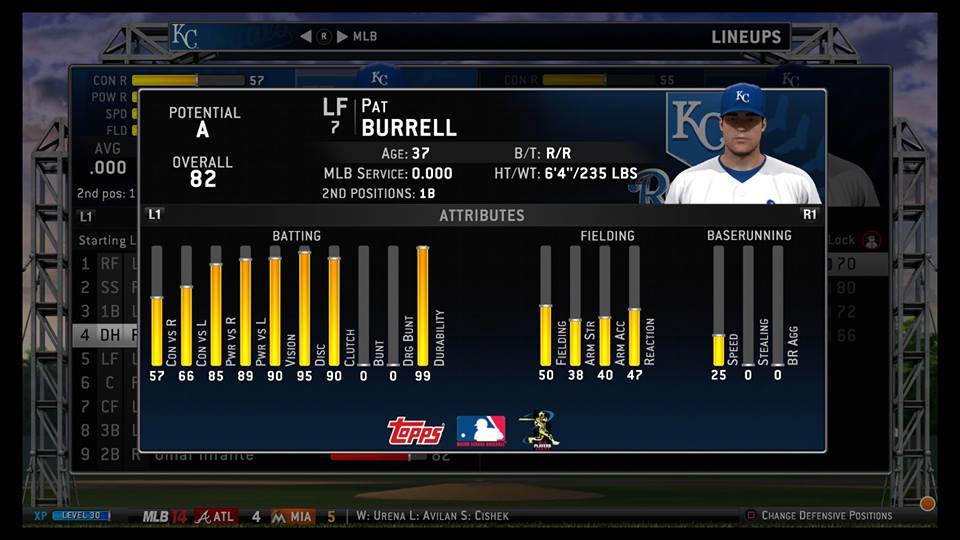Screen dimensions: 960x540
Task: Click the Topps logo on player card
Action: pyautogui.click(x=415, y=431)
